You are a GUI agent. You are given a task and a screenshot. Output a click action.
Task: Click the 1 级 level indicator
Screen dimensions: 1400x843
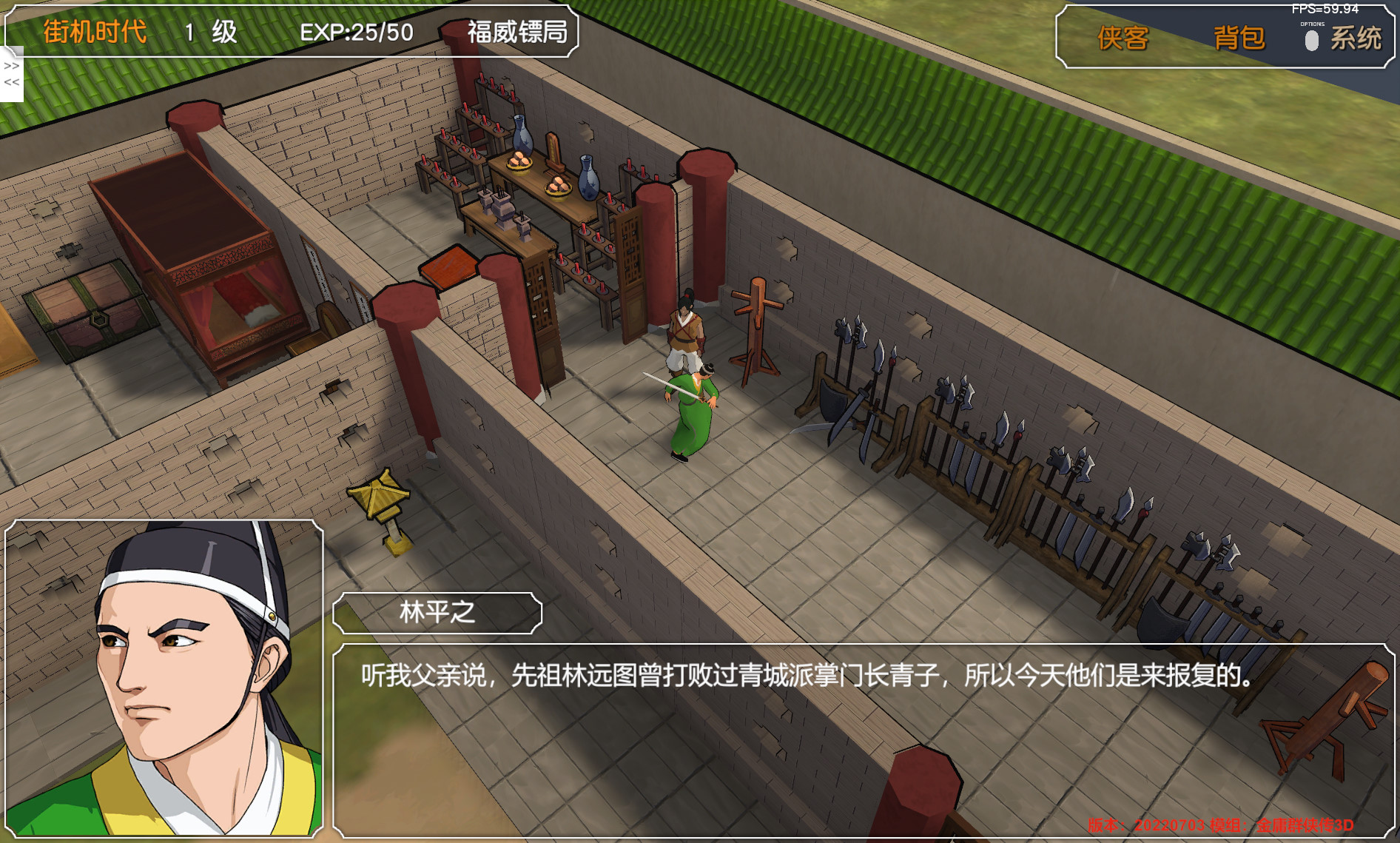[x=209, y=33]
